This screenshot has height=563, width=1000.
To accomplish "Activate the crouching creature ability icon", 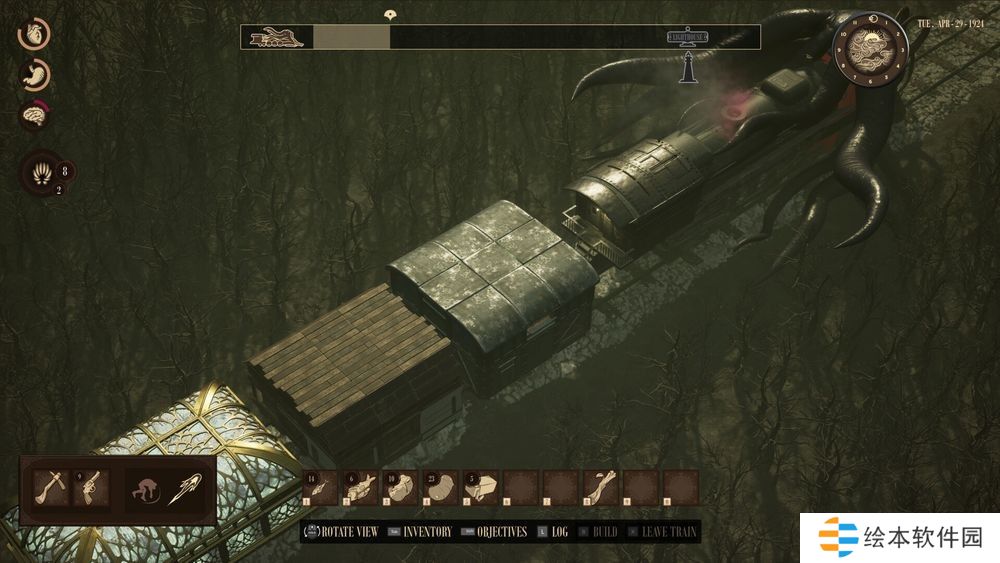I will (147, 489).
